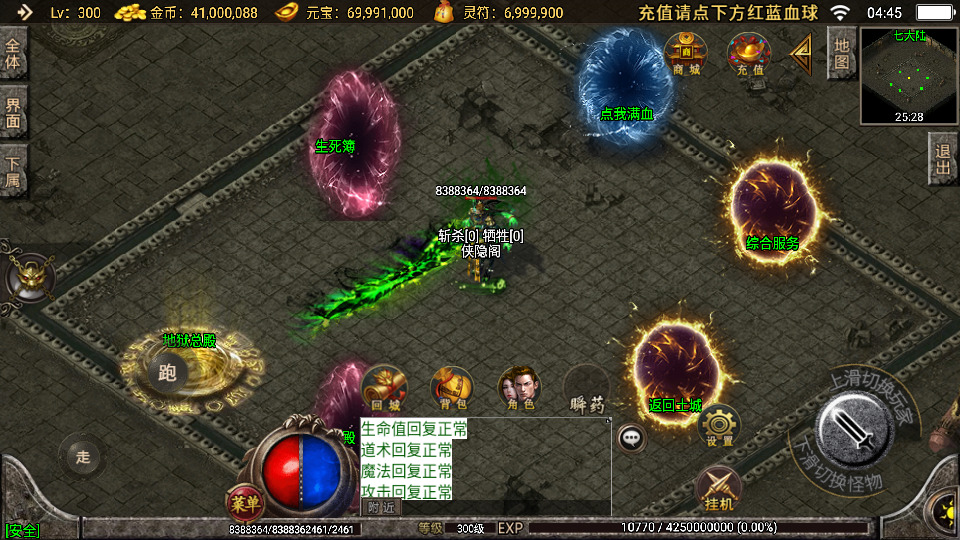The height and width of the screenshot is (540, 960).
Task: Use the 回城 return-to-town scroll icon
Action: point(385,389)
